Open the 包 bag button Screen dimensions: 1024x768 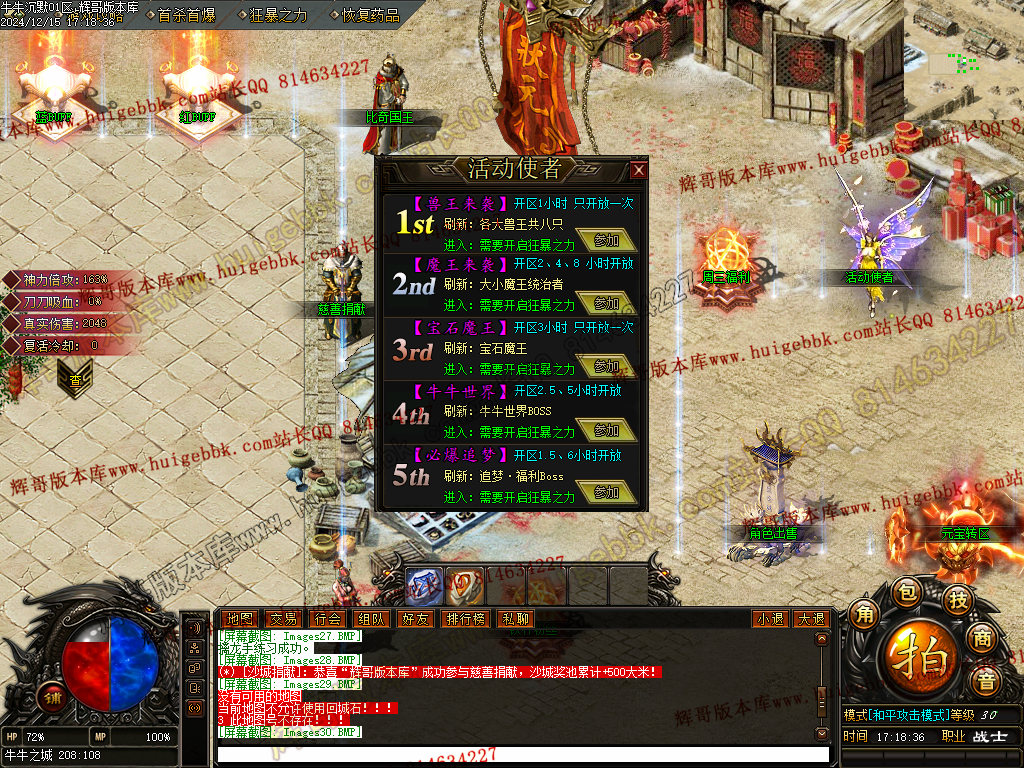click(905, 592)
